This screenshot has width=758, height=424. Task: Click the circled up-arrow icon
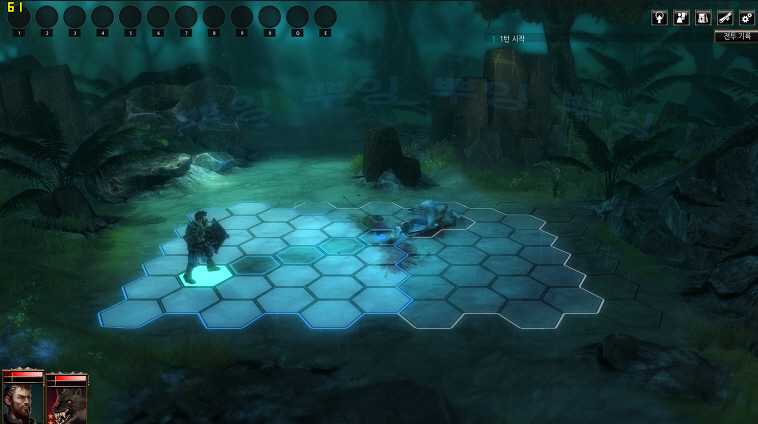[x=660, y=17]
